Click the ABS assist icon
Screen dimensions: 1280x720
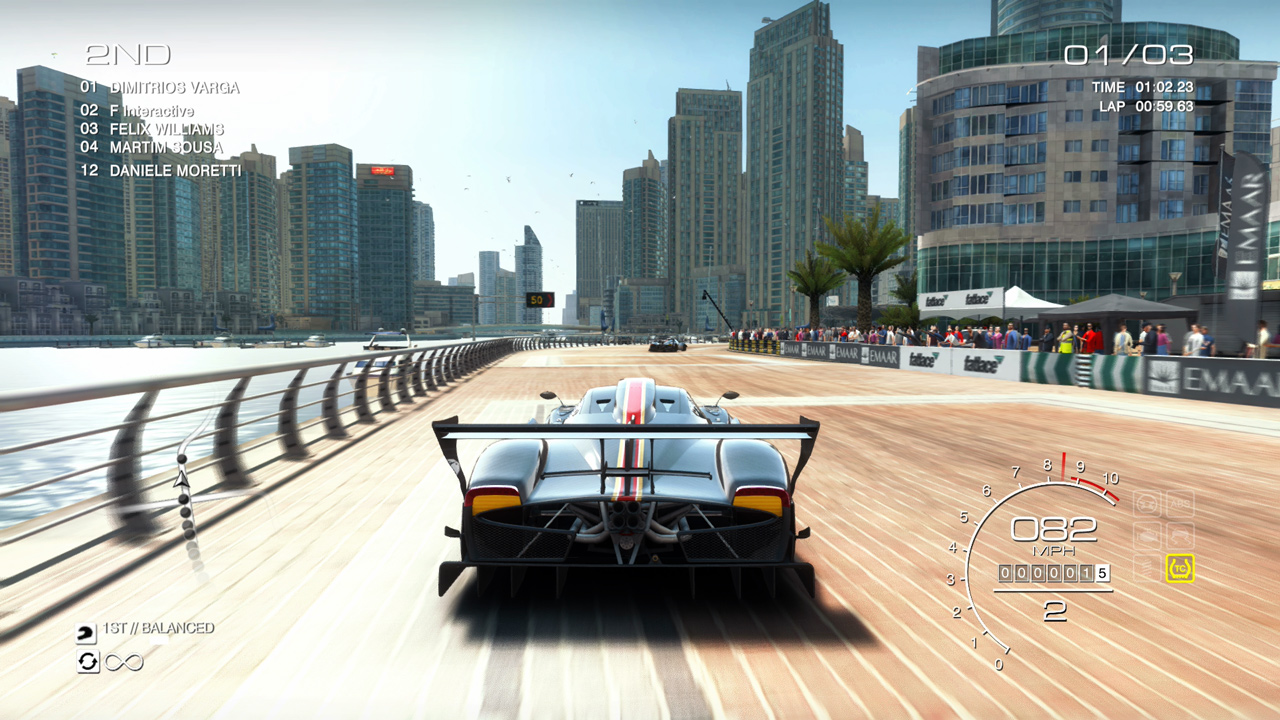(1180, 503)
